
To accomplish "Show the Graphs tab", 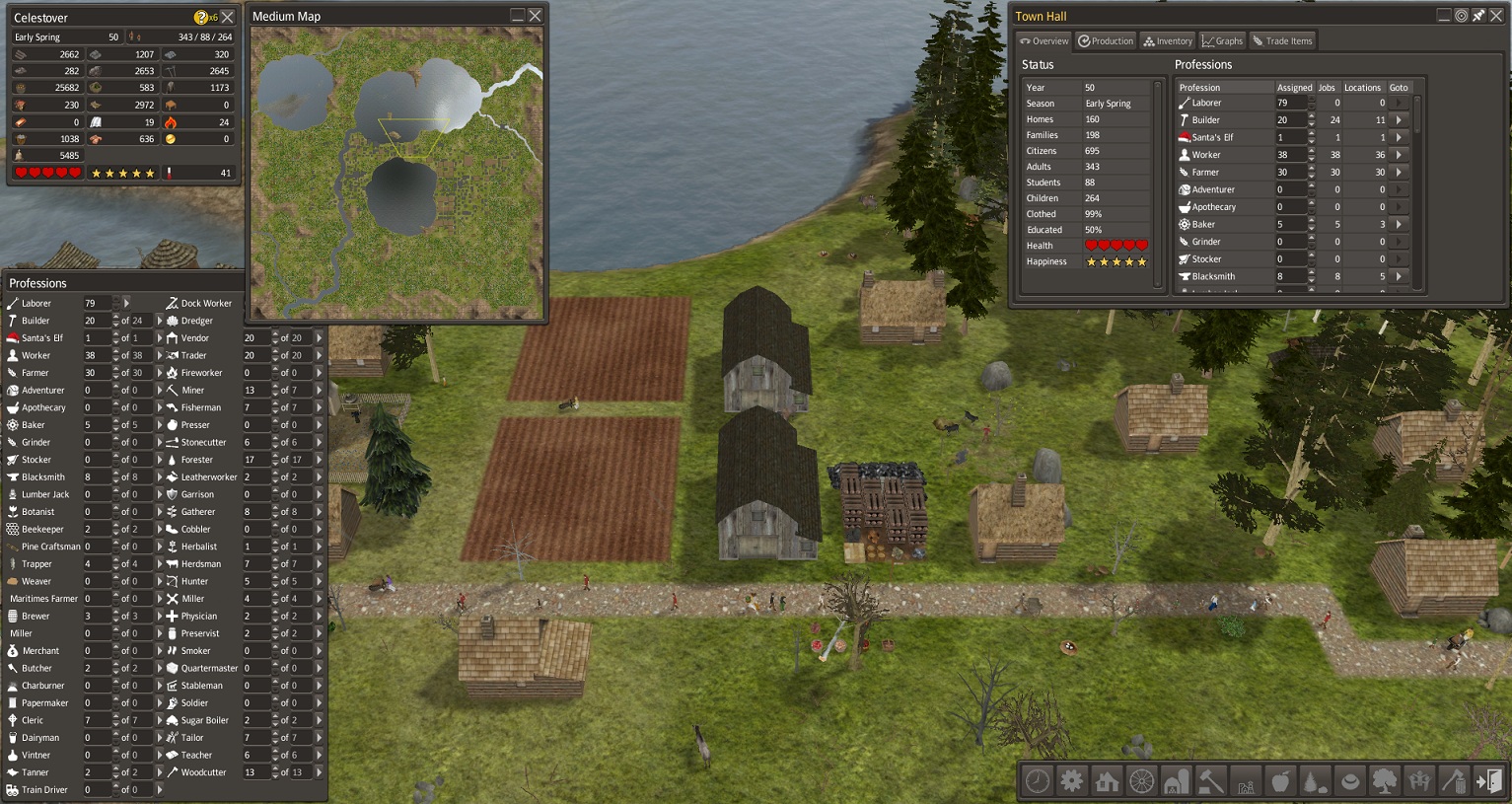I will pos(1222,41).
